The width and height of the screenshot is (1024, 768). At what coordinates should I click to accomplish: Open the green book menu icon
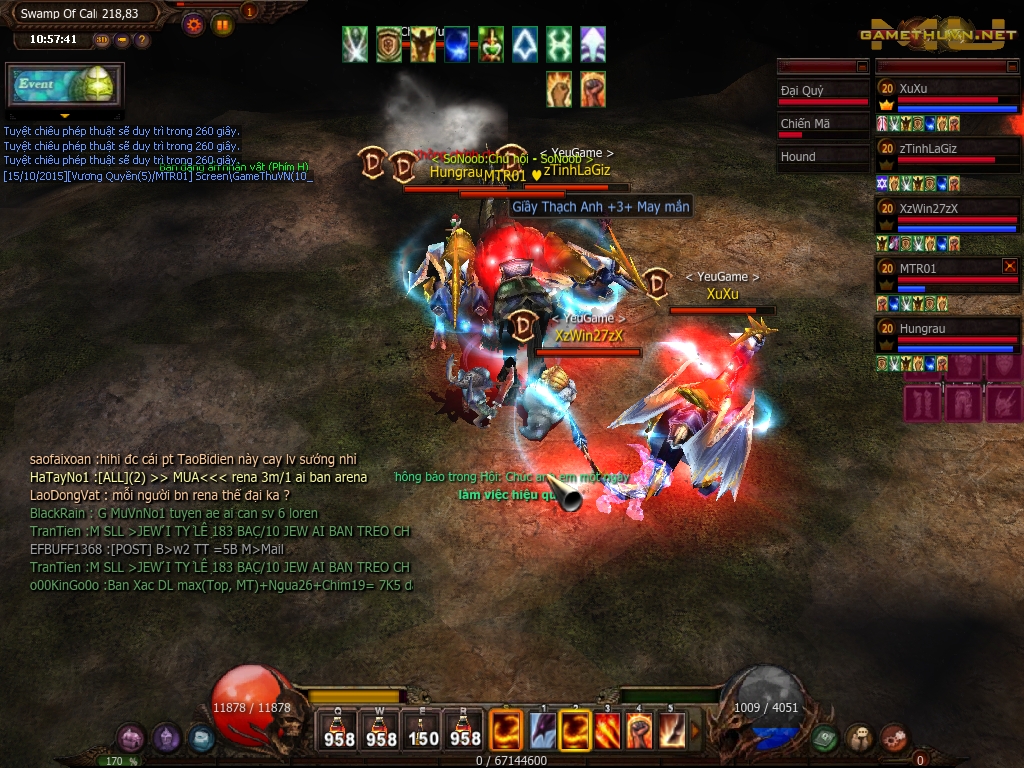pos(823,738)
